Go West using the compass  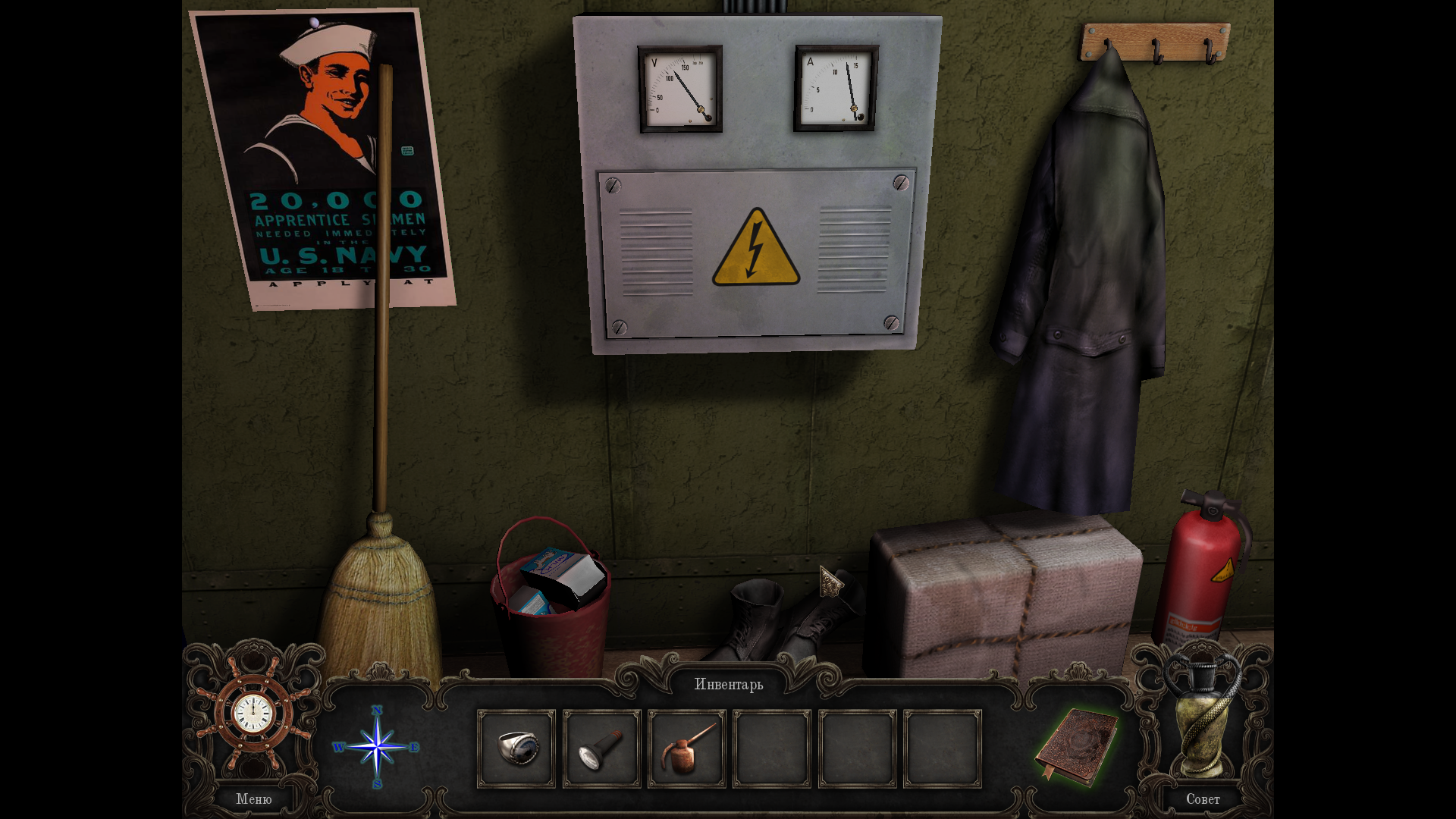[x=338, y=747]
